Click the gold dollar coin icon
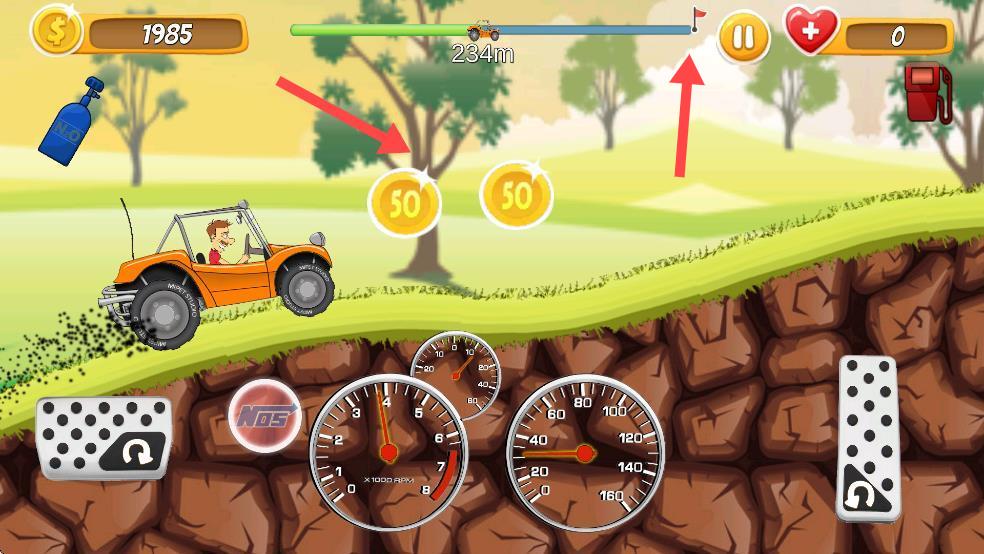 tap(58, 32)
